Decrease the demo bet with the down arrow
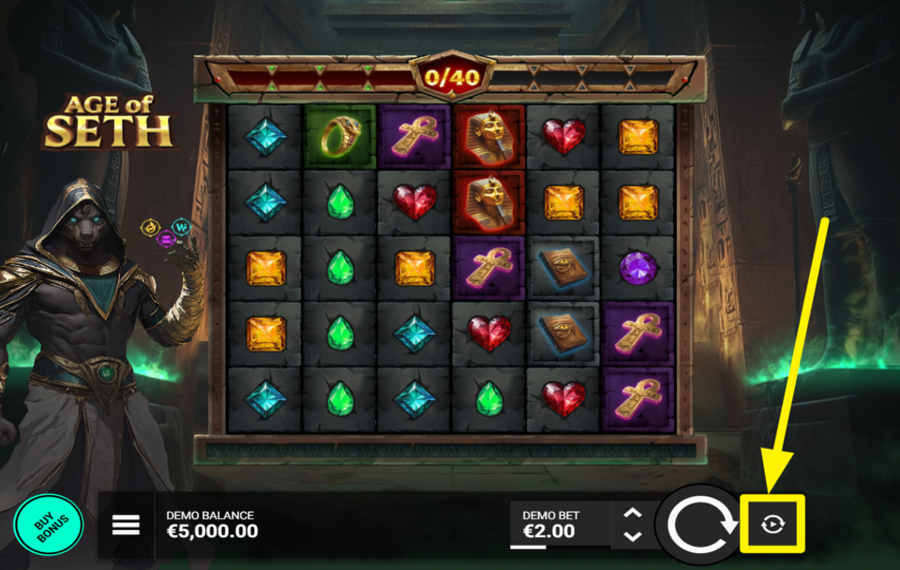The image size is (900, 570). tap(632, 536)
